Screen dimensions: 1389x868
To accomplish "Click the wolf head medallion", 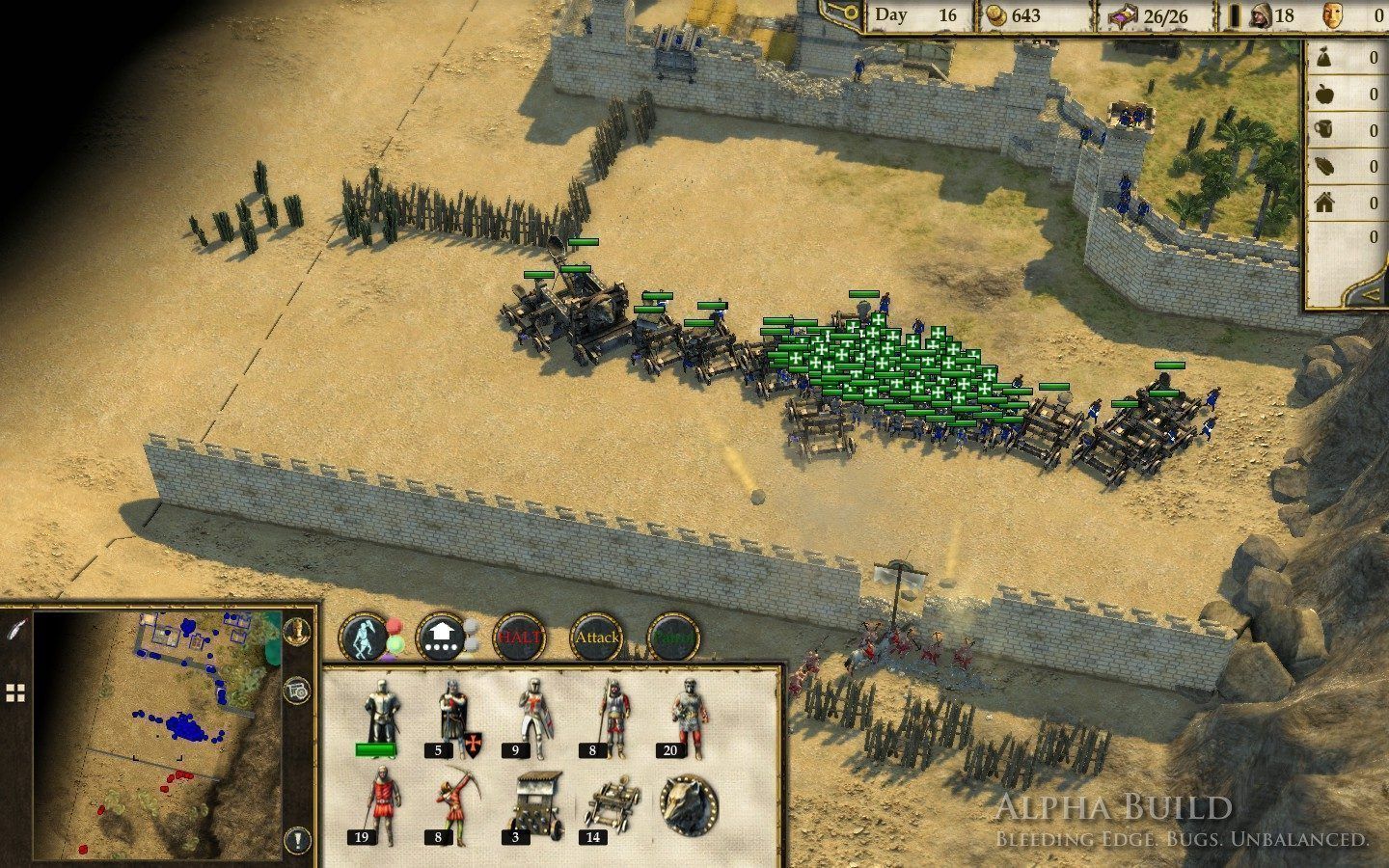I will click(x=689, y=804).
